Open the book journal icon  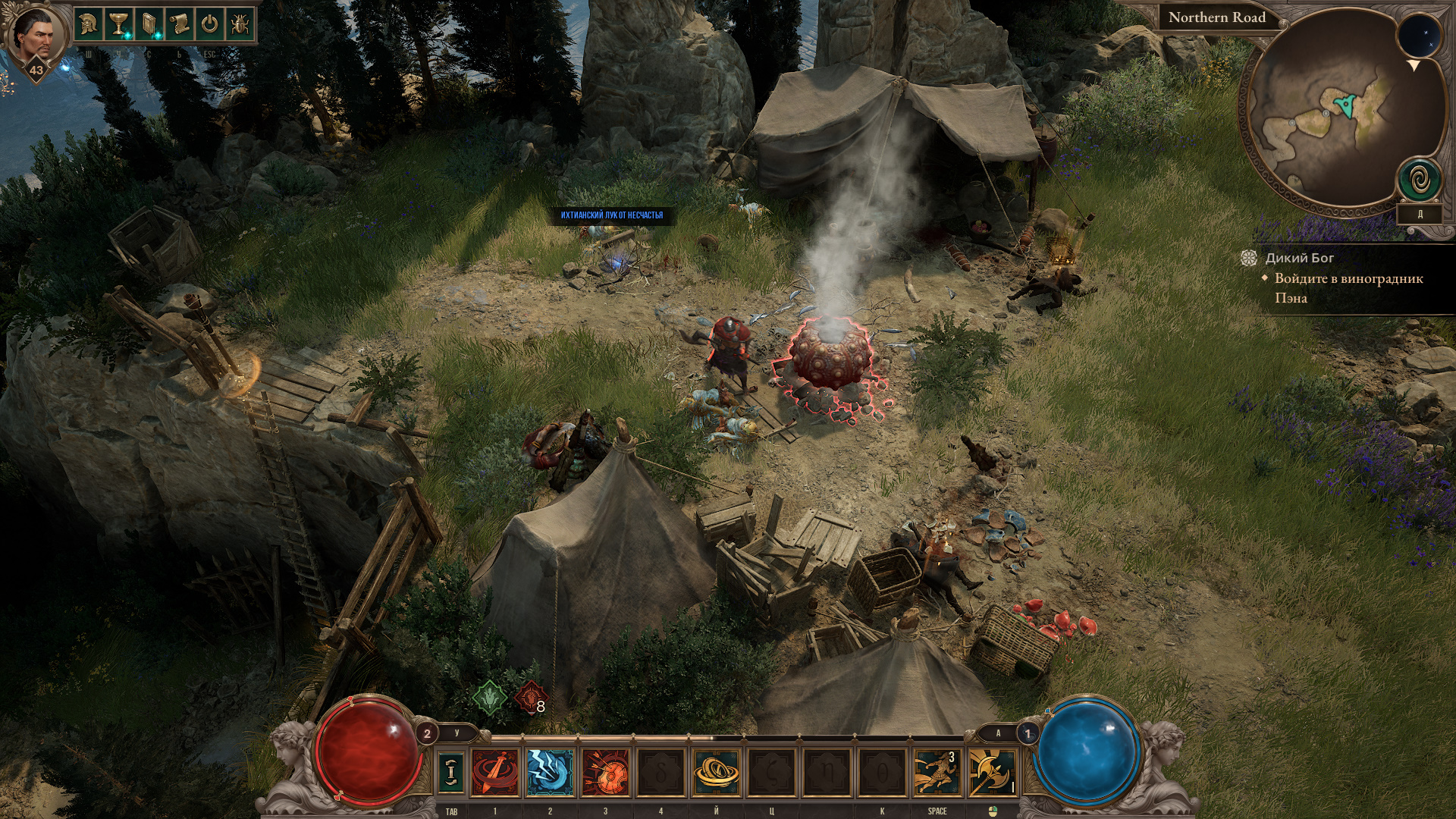pyautogui.click(x=149, y=24)
